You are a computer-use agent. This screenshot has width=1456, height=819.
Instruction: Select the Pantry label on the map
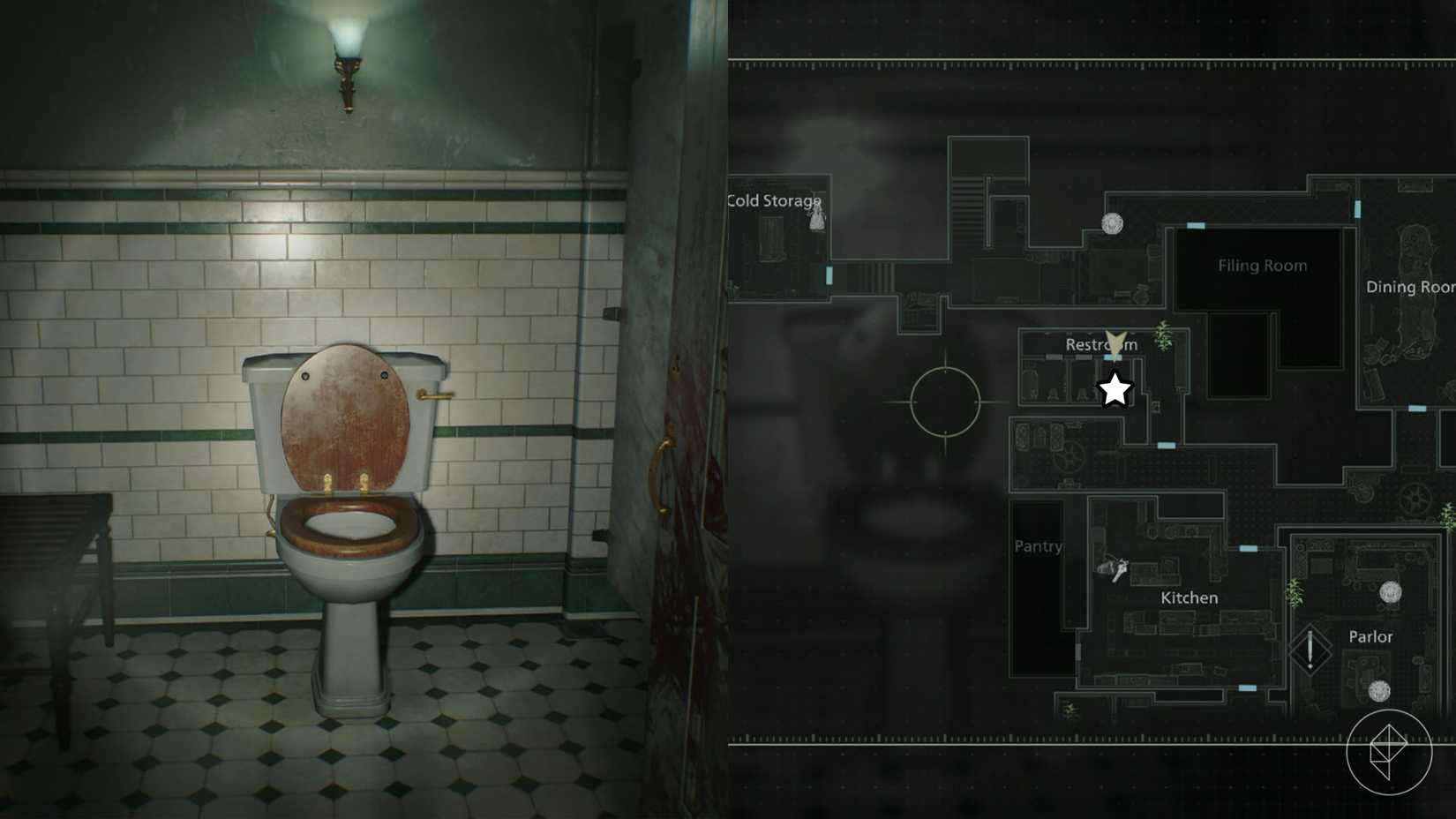1038,546
